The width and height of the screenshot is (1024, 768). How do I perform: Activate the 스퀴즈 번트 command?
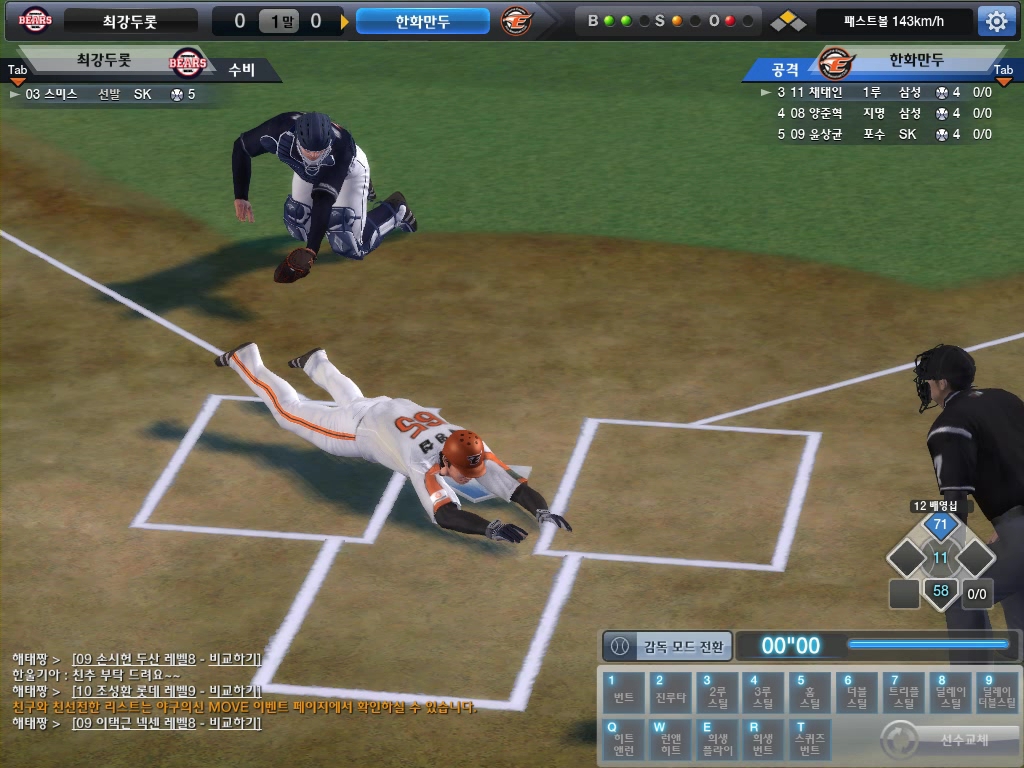point(810,739)
